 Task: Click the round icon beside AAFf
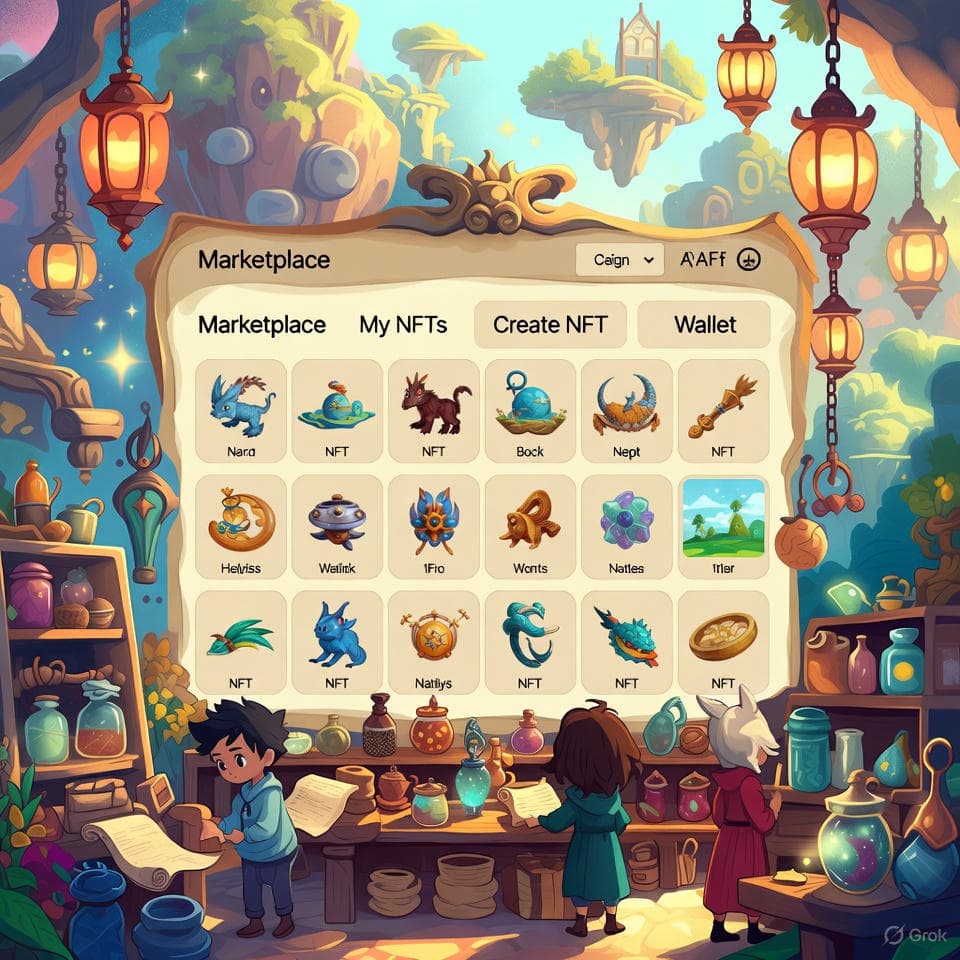tap(750, 260)
